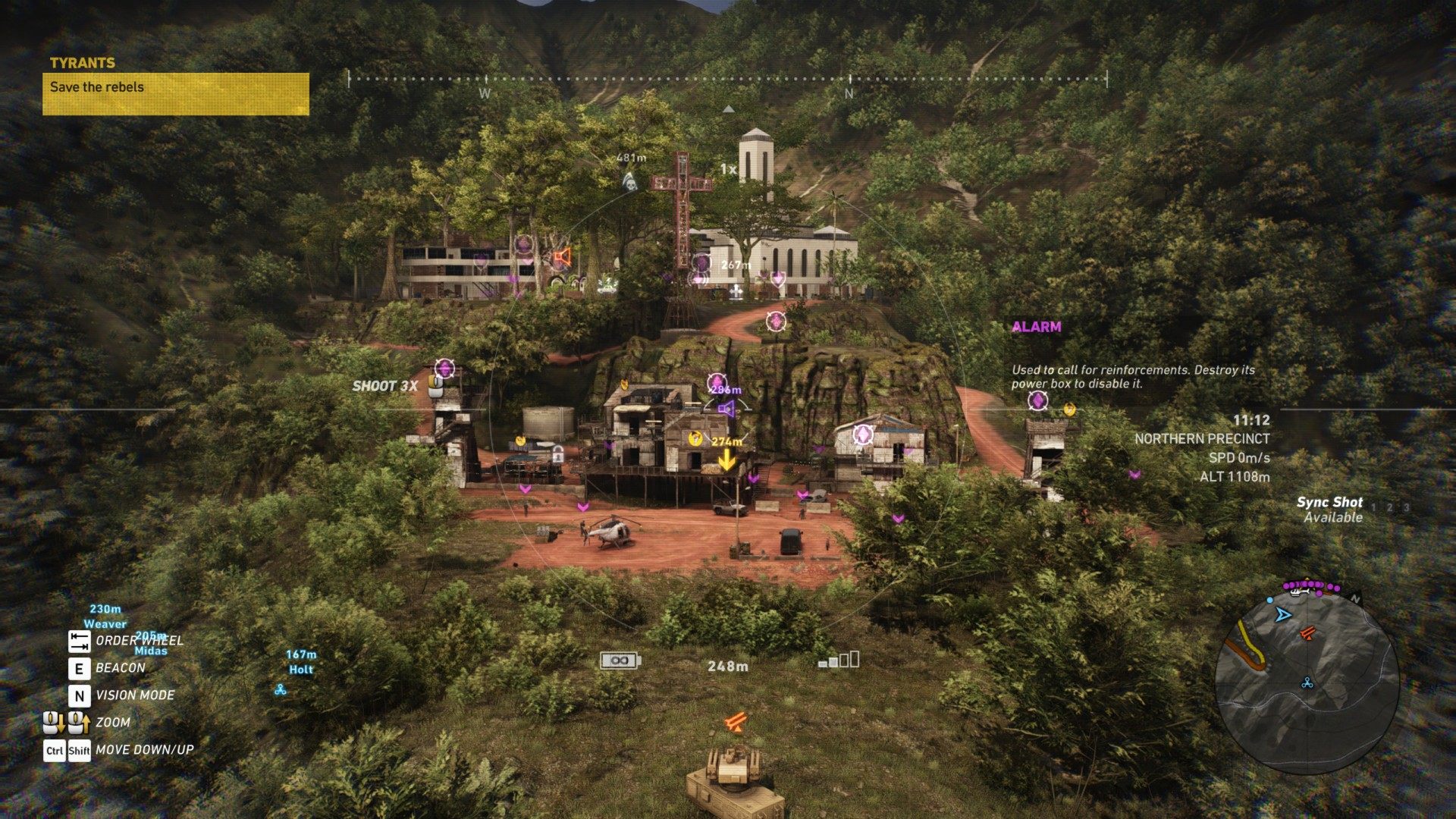
Task: Click the blue player arrow on the minimap
Action: pyautogui.click(x=1282, y=614)
